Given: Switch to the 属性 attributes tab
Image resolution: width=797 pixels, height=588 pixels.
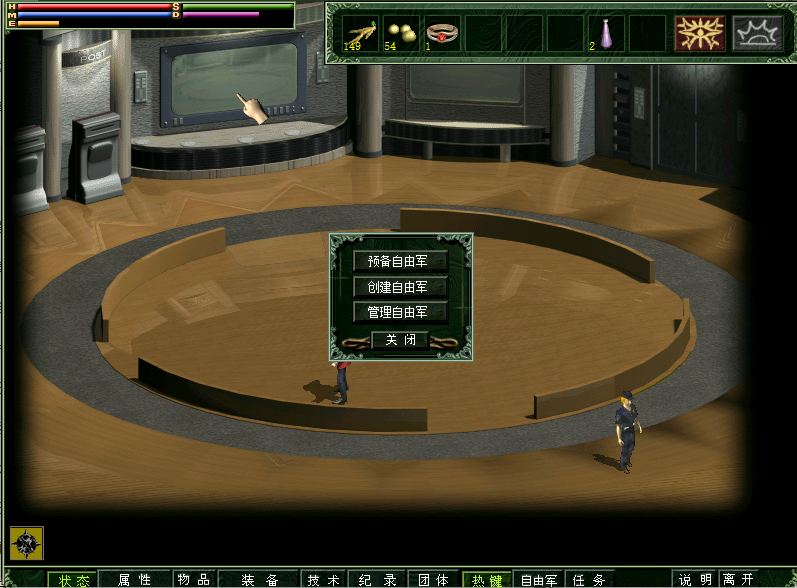Looking at the screenshot, I should [134, 580].
